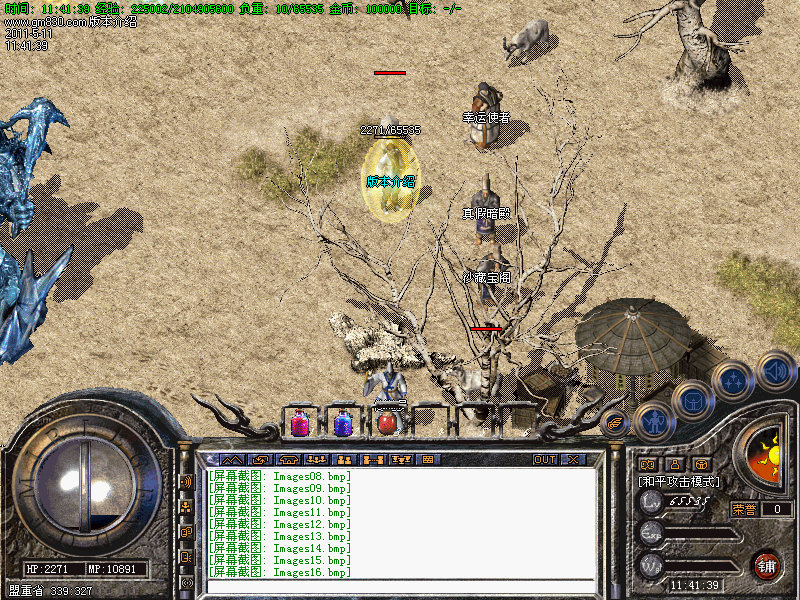Viewport: 800px width, 600px height.
Task: Switch the peaceful attack mode label
Action: click(679, 482)
